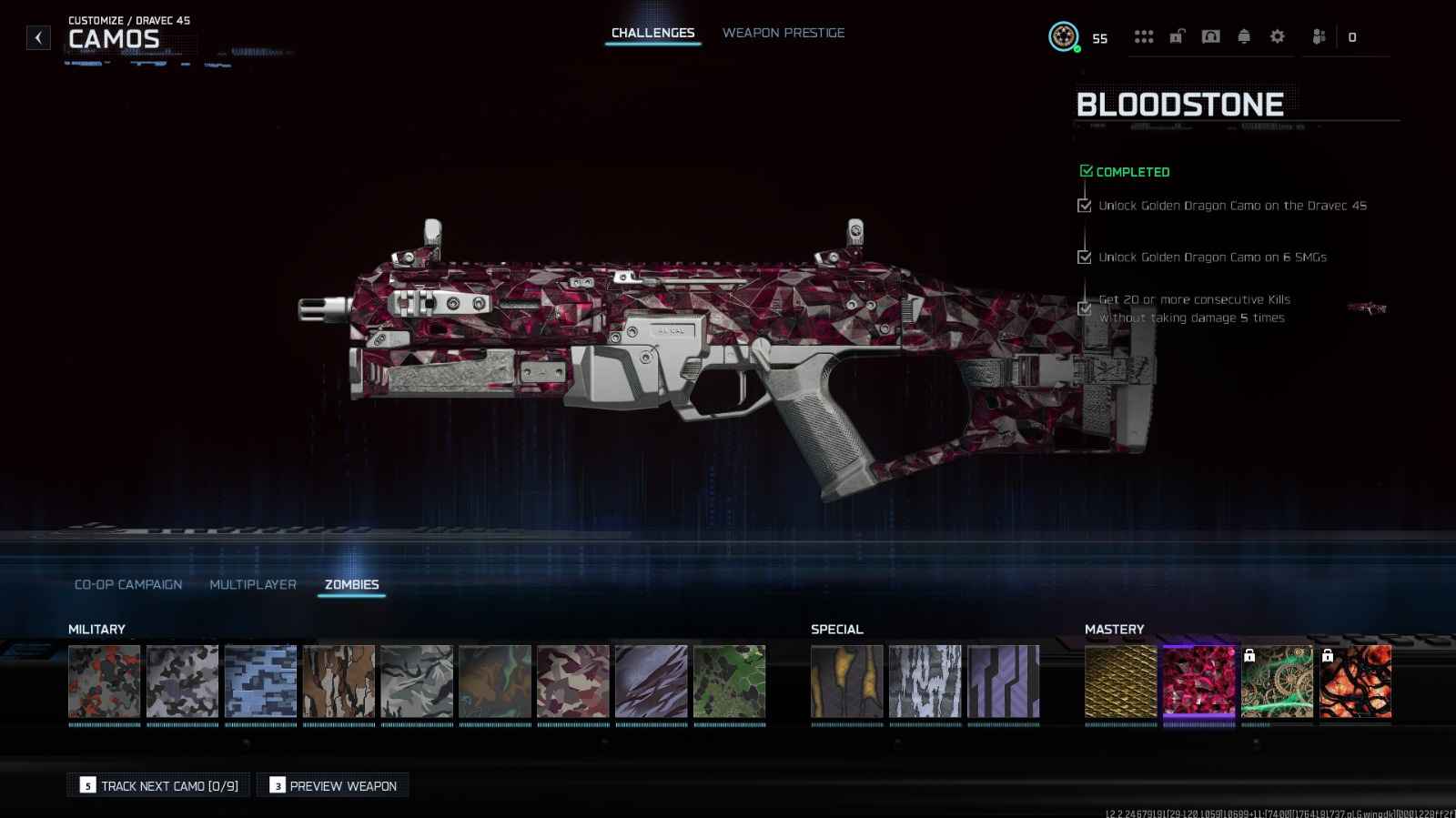
Task: Select the Zombies camo tab
Action: [x=351, y=584]
